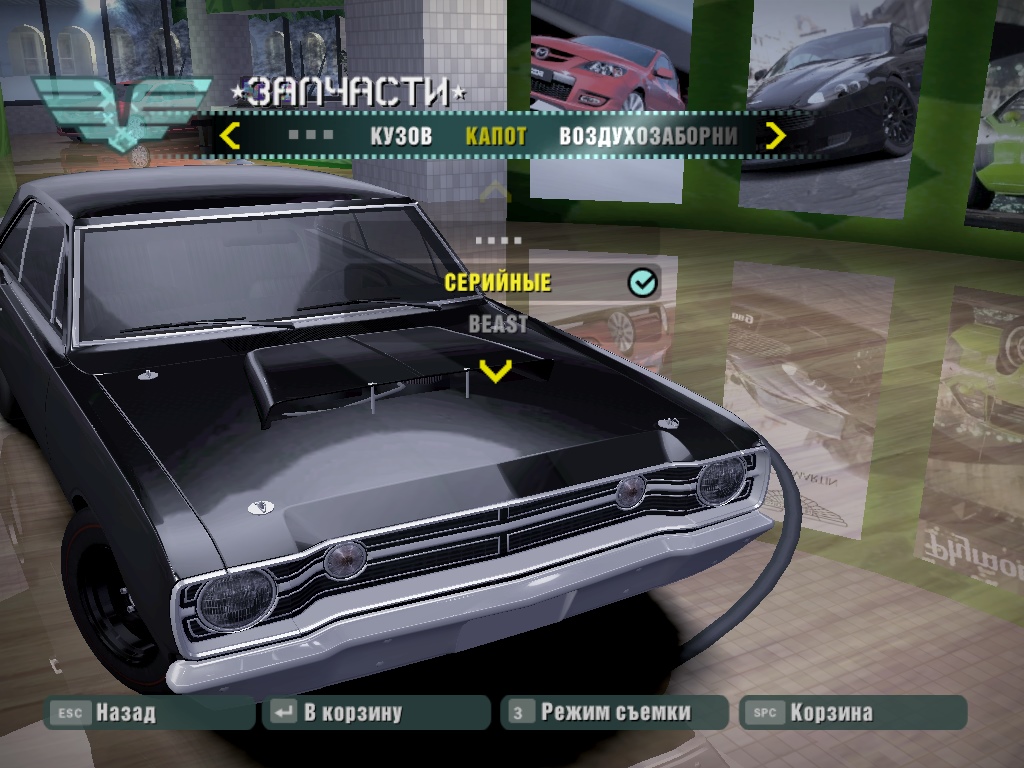The width and height of the screenshot is (1024, 768).
Task: Choose the Серийные hood option
Action: click(x=498, y=283)
